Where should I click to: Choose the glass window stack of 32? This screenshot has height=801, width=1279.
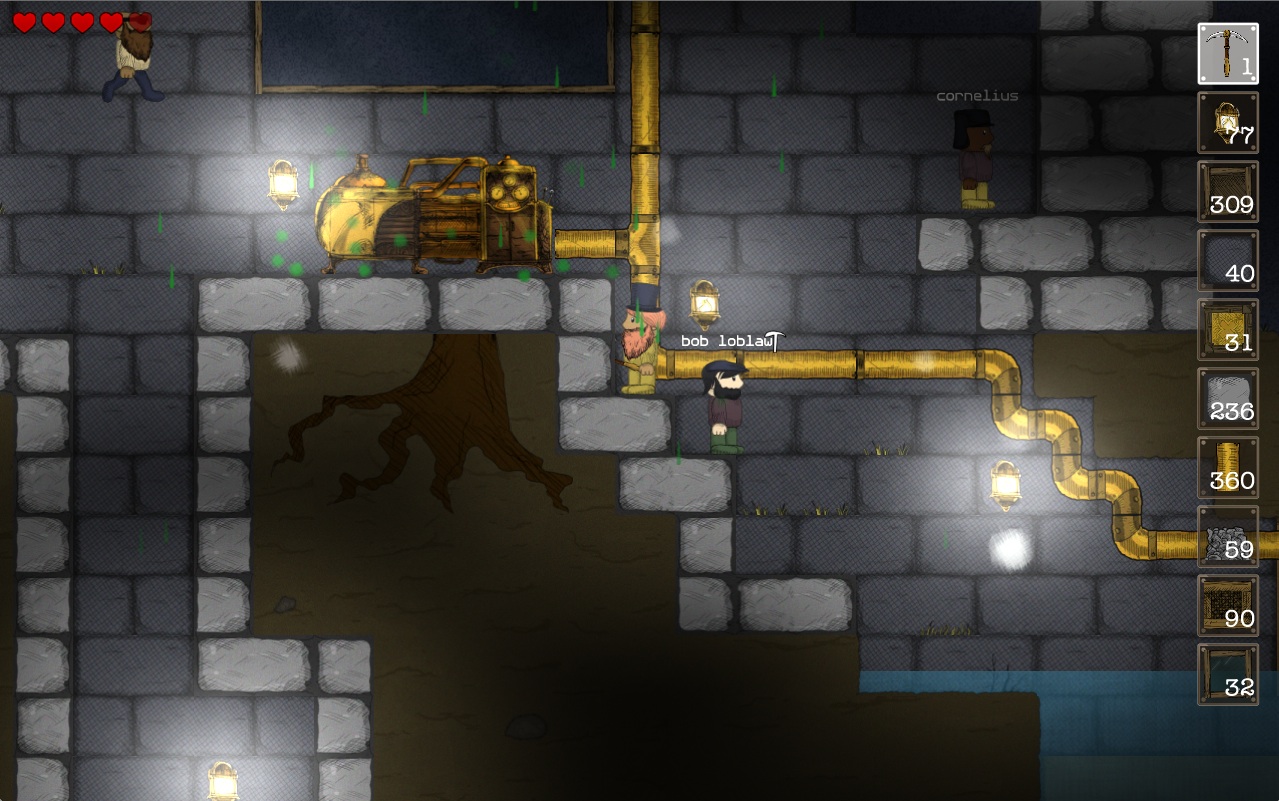1228,675
